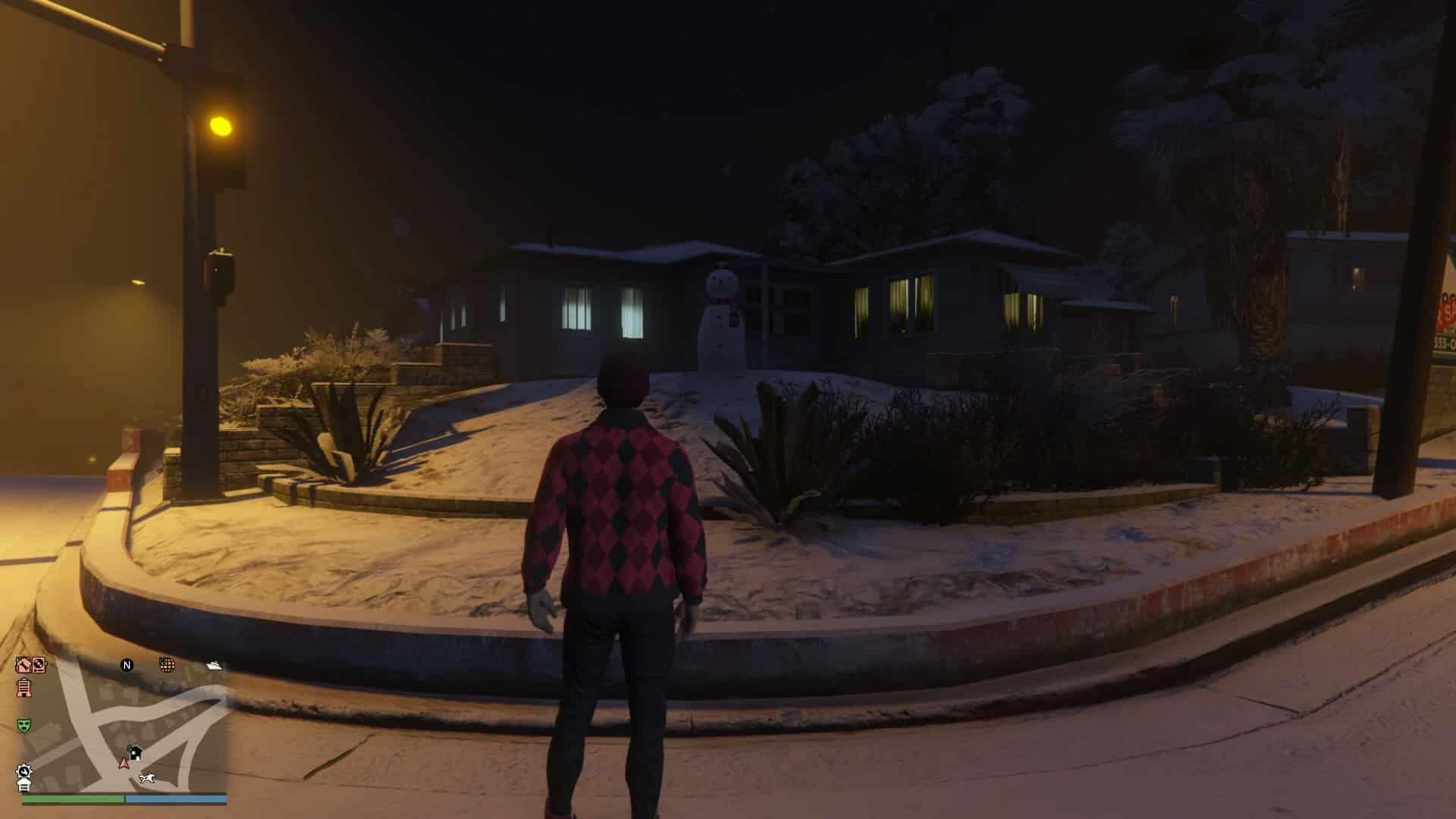Screen dimensions: 1456x819
Task: Select the yacht blip on the minimap
Action: [215, 665]
